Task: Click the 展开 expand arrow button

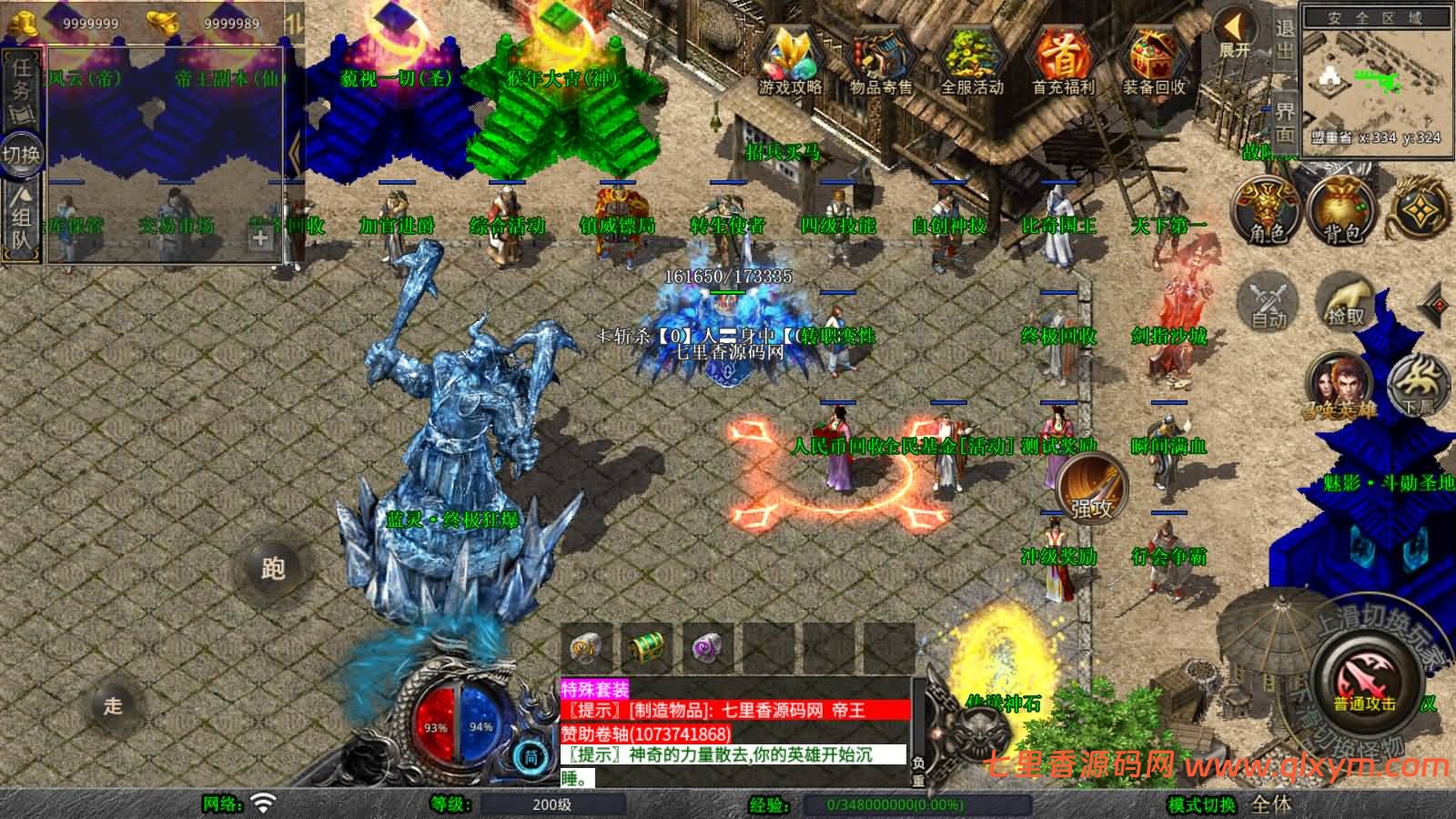Action: point(1235,34)
